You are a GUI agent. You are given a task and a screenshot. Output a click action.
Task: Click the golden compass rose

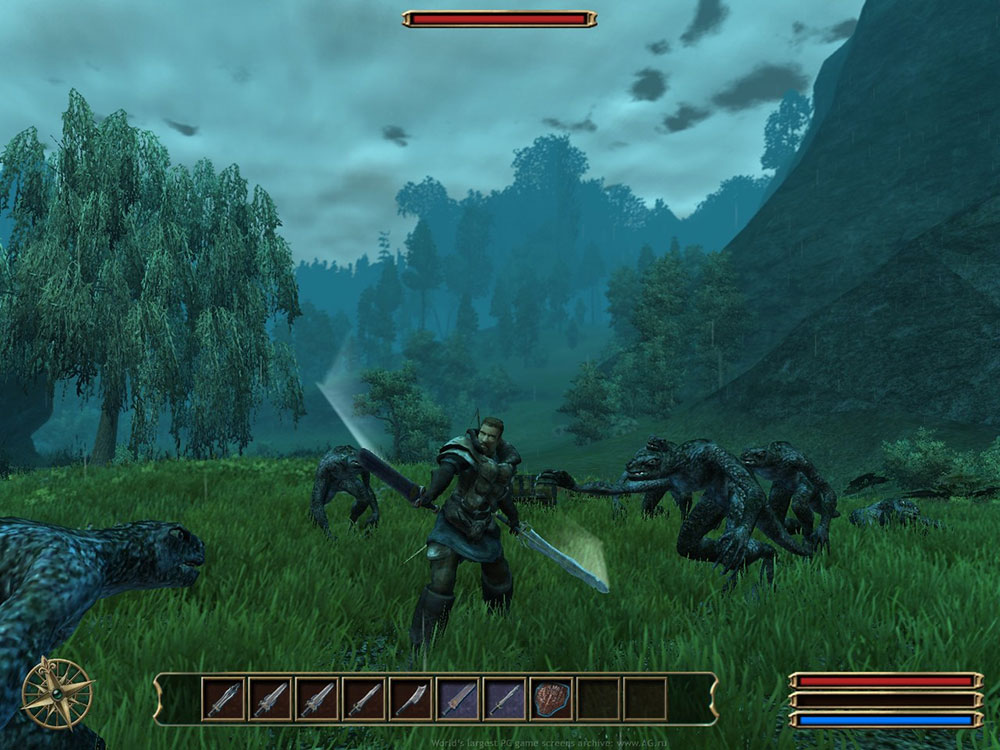click(x=57, y=692)
